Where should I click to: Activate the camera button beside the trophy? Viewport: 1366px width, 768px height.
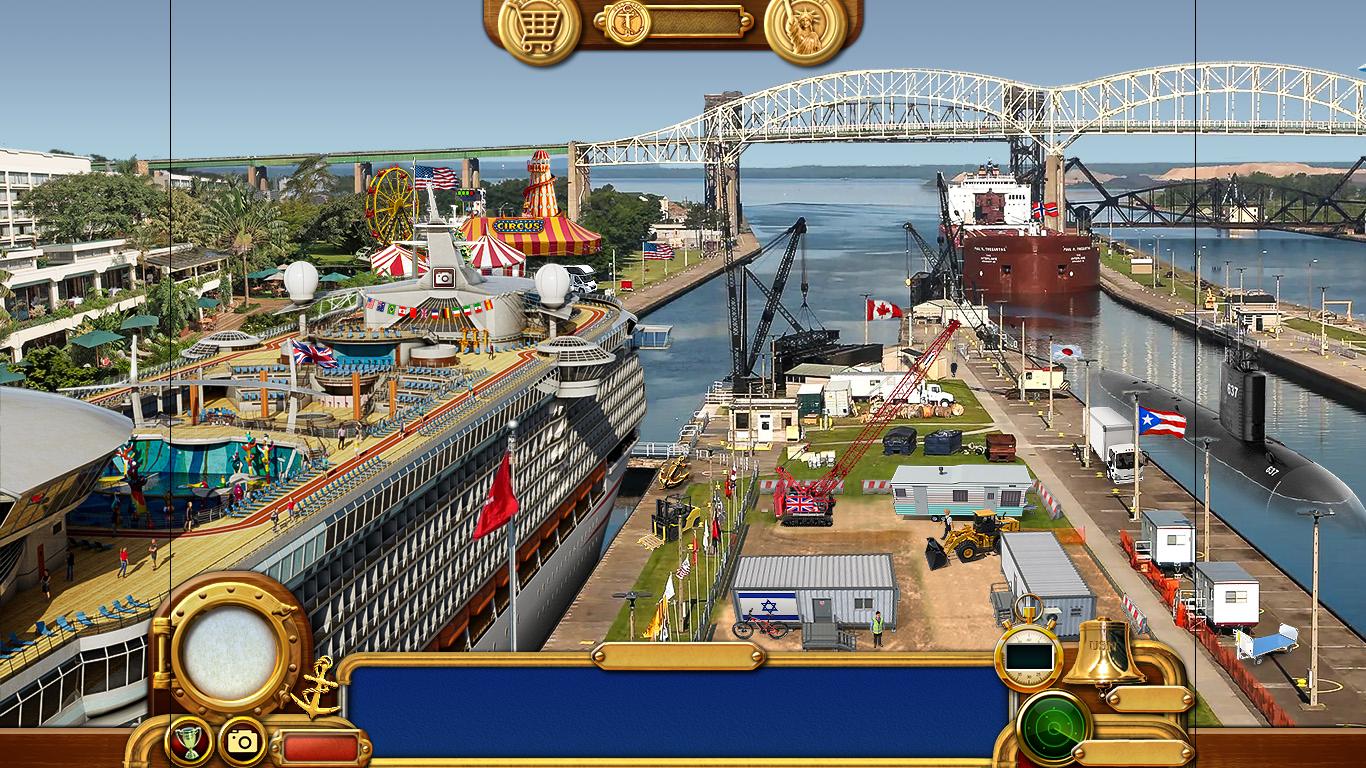coord(243,742)
